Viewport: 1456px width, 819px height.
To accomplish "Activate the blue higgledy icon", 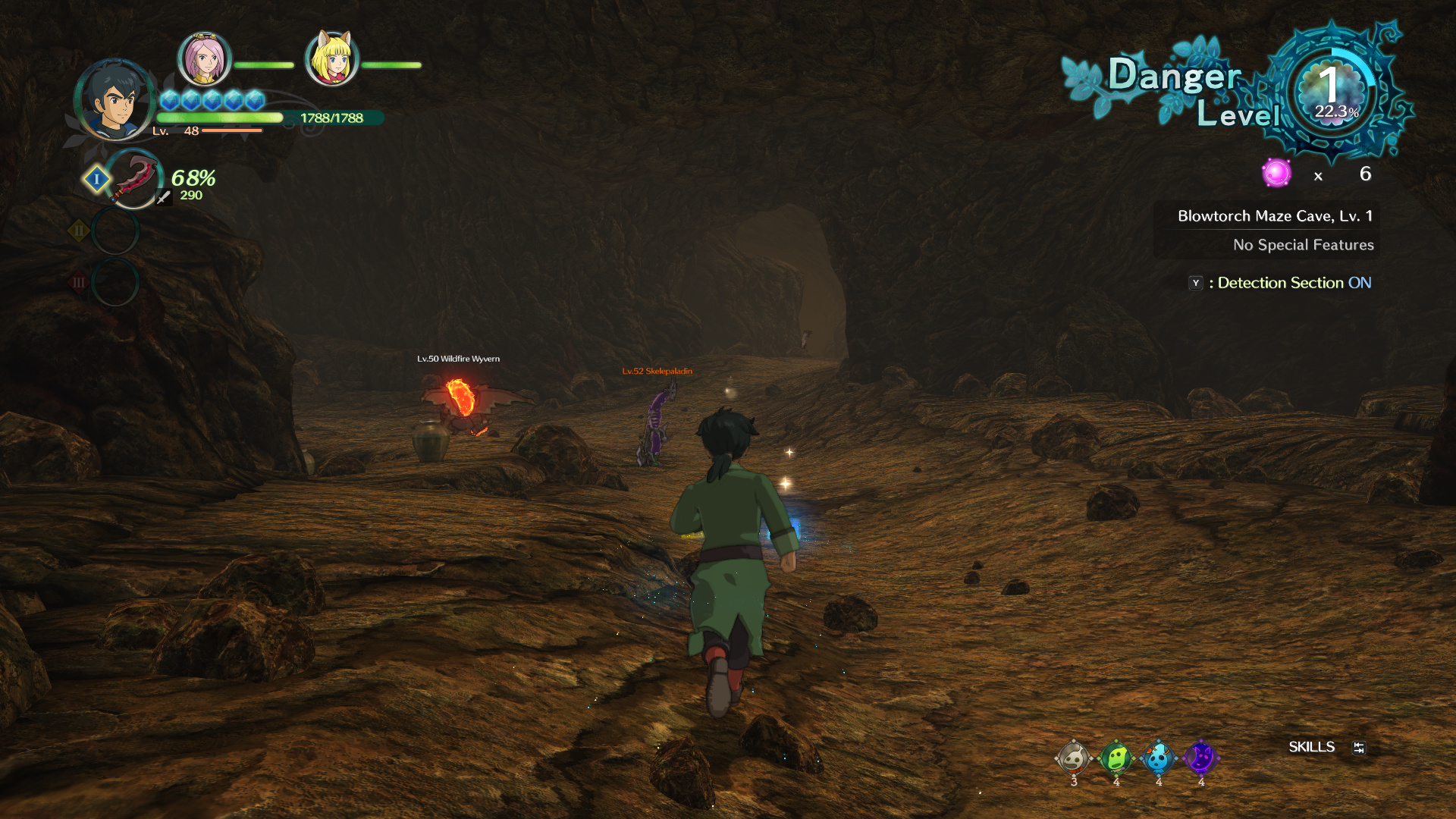I will (1158, 758).
